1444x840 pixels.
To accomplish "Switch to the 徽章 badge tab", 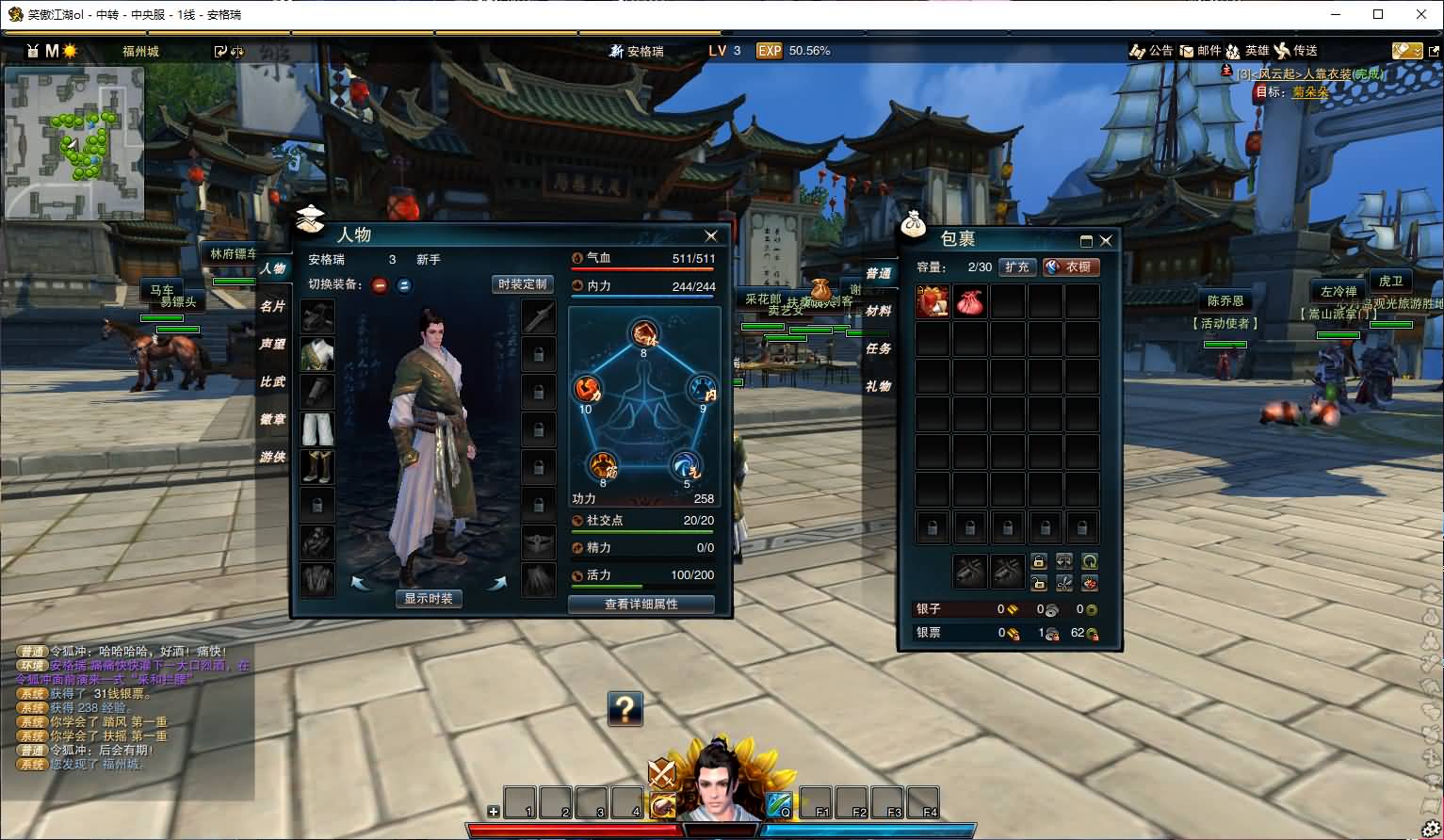I will (272, 419).
